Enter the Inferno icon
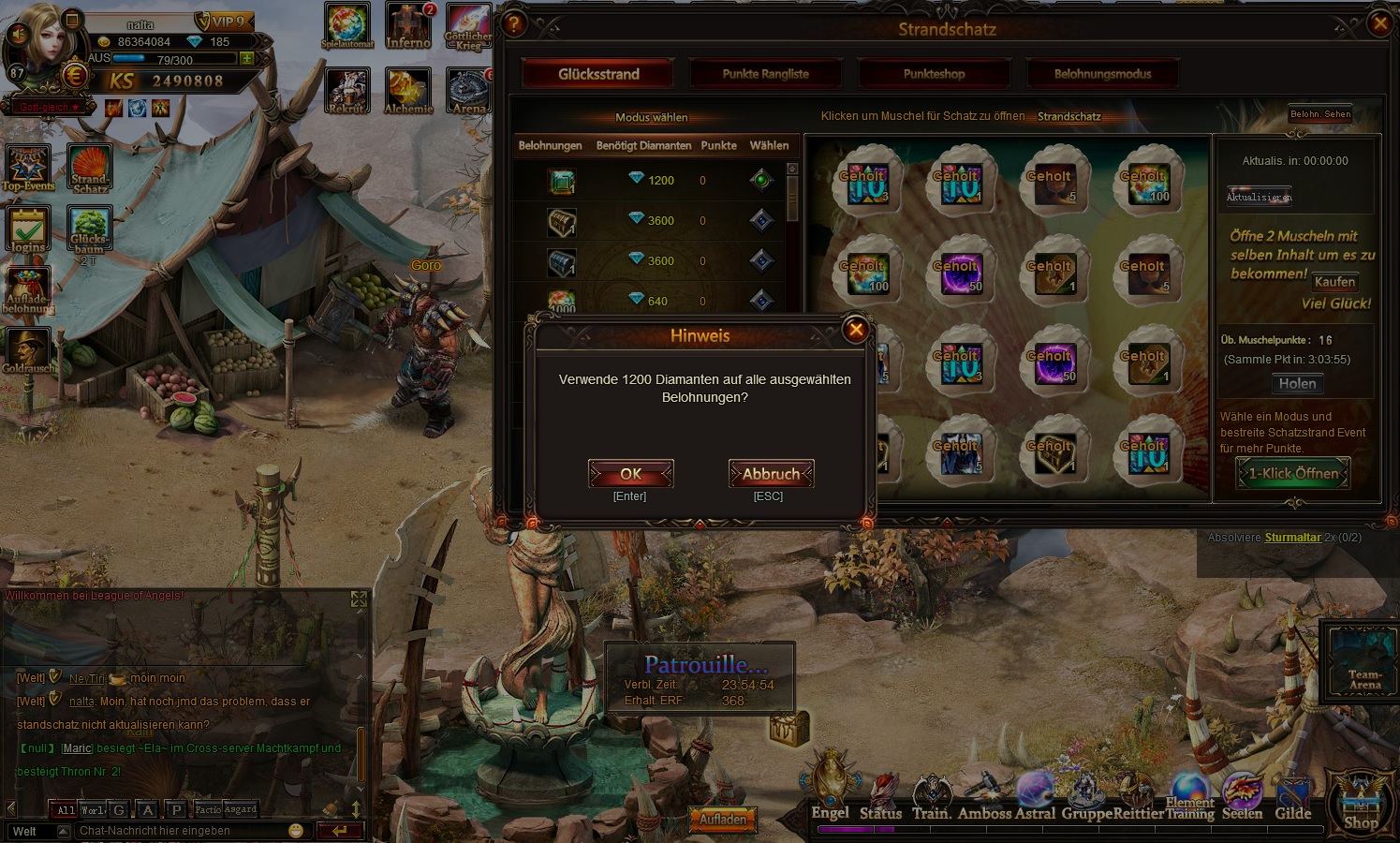The height and width of the screenshot is (843, 1400). (x=408, y=26)
